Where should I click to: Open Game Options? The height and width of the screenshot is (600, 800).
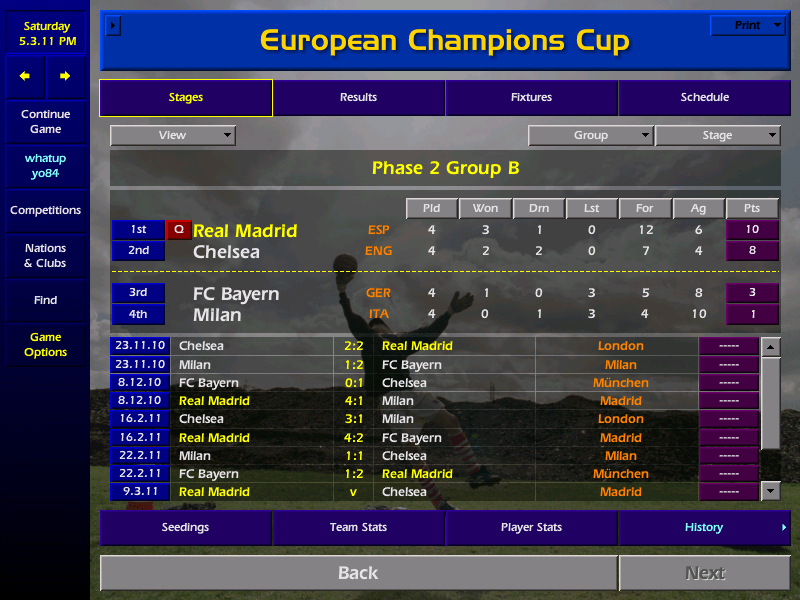(45, 344)
